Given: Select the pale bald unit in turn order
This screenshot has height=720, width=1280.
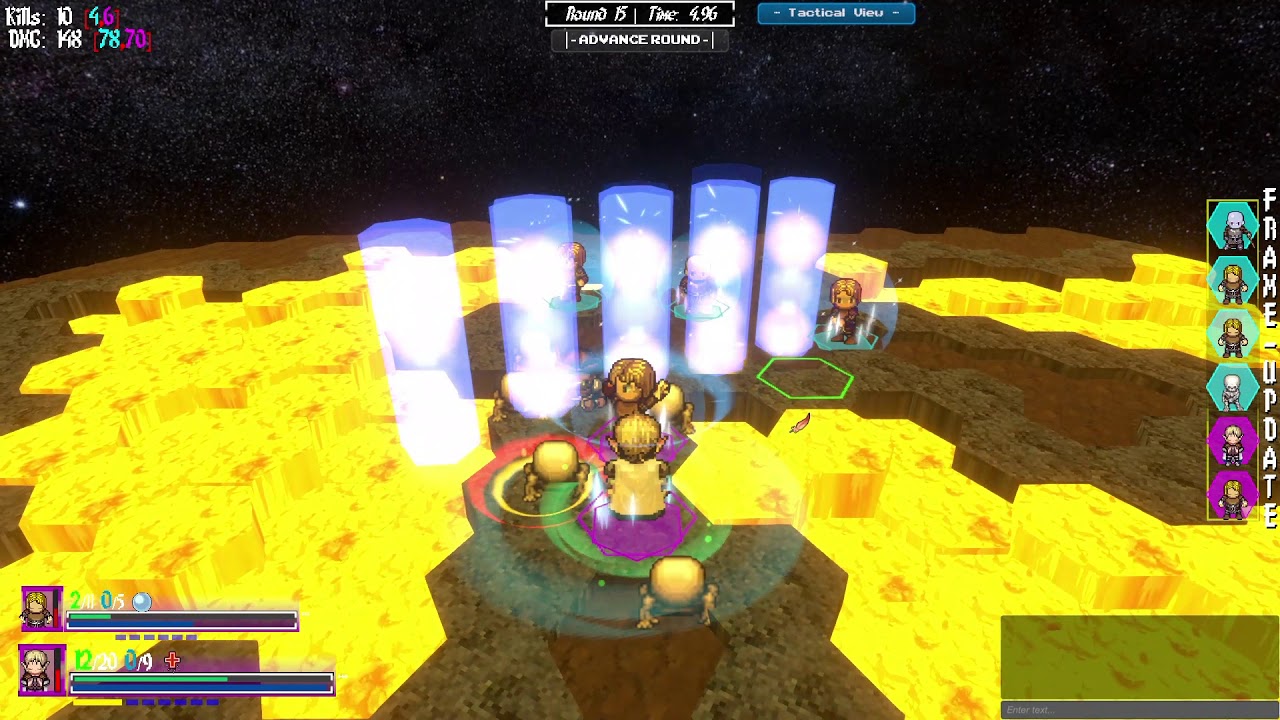Looking at the screenshot, I should click(1233, 227).
